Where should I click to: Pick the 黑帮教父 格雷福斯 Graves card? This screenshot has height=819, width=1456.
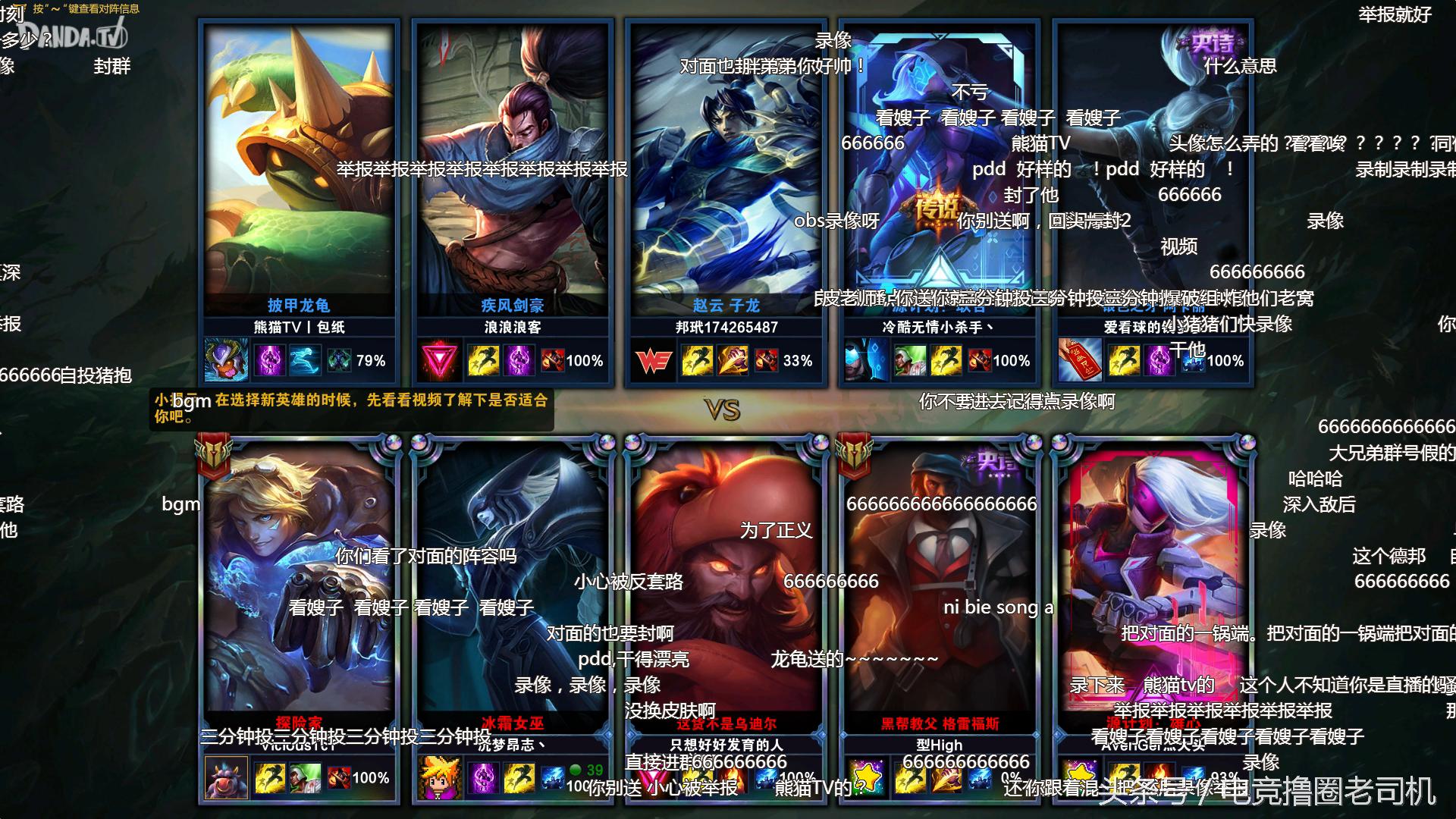[939, 576]
